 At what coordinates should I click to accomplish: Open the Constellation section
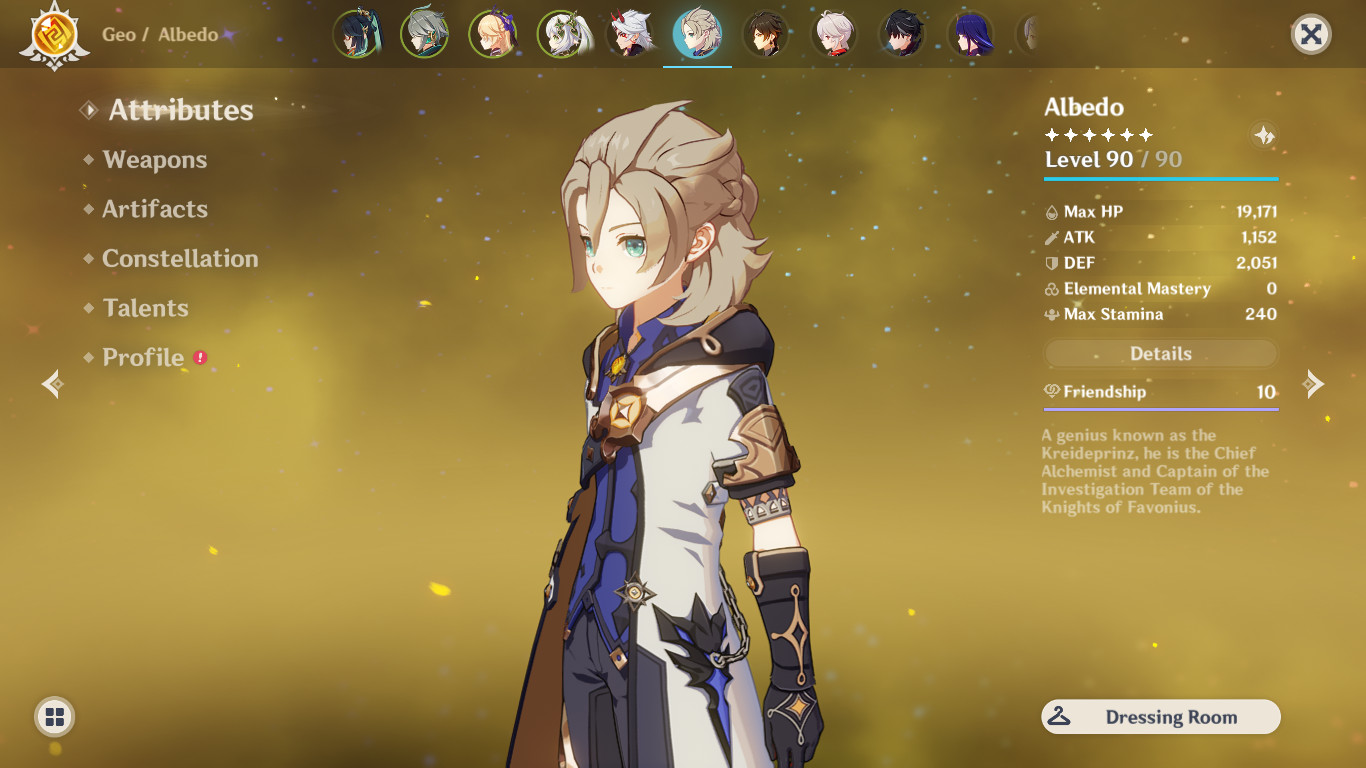click(x=180, y=258)
